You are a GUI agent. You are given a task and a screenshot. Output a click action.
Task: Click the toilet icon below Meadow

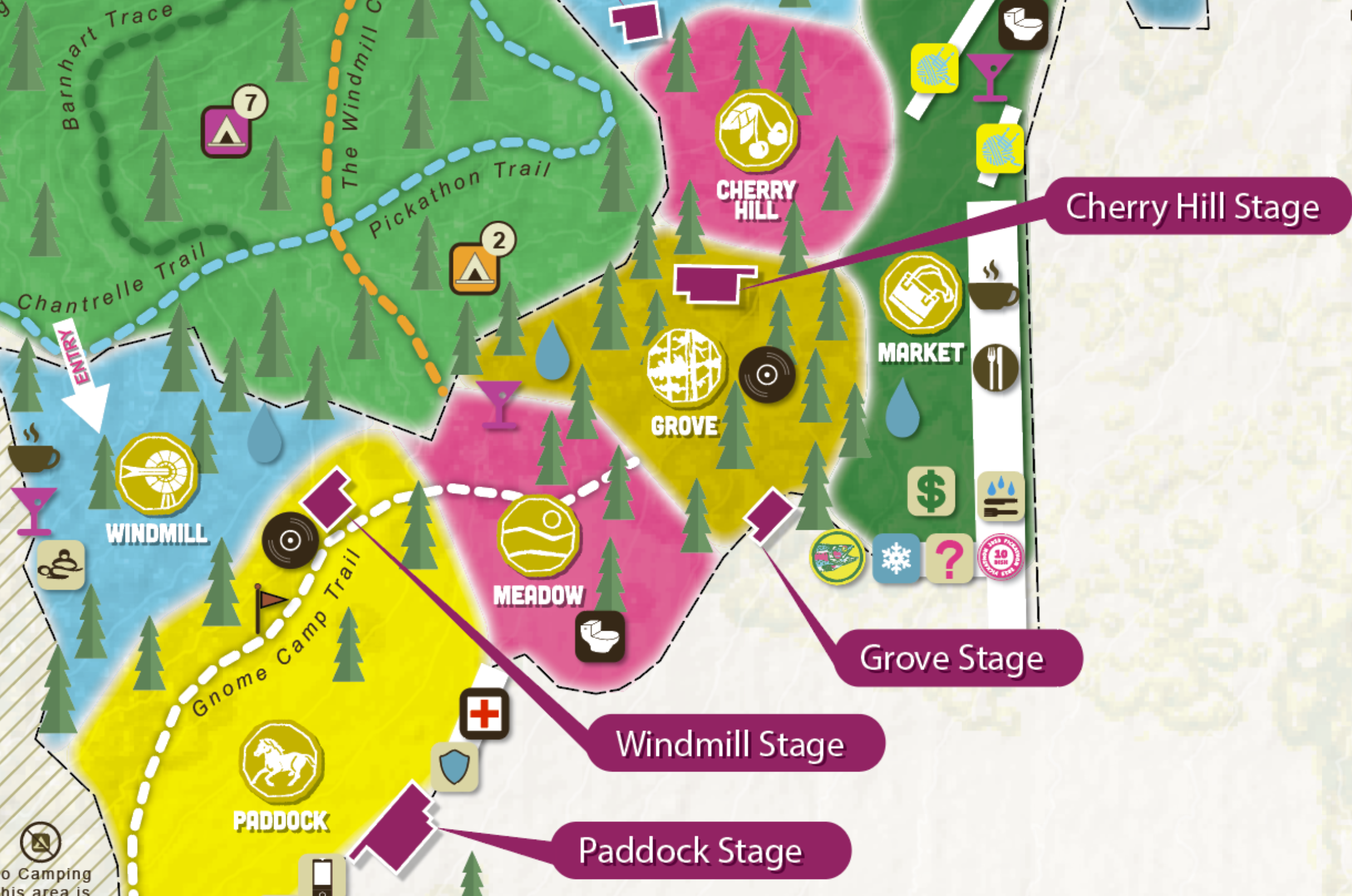599,637
